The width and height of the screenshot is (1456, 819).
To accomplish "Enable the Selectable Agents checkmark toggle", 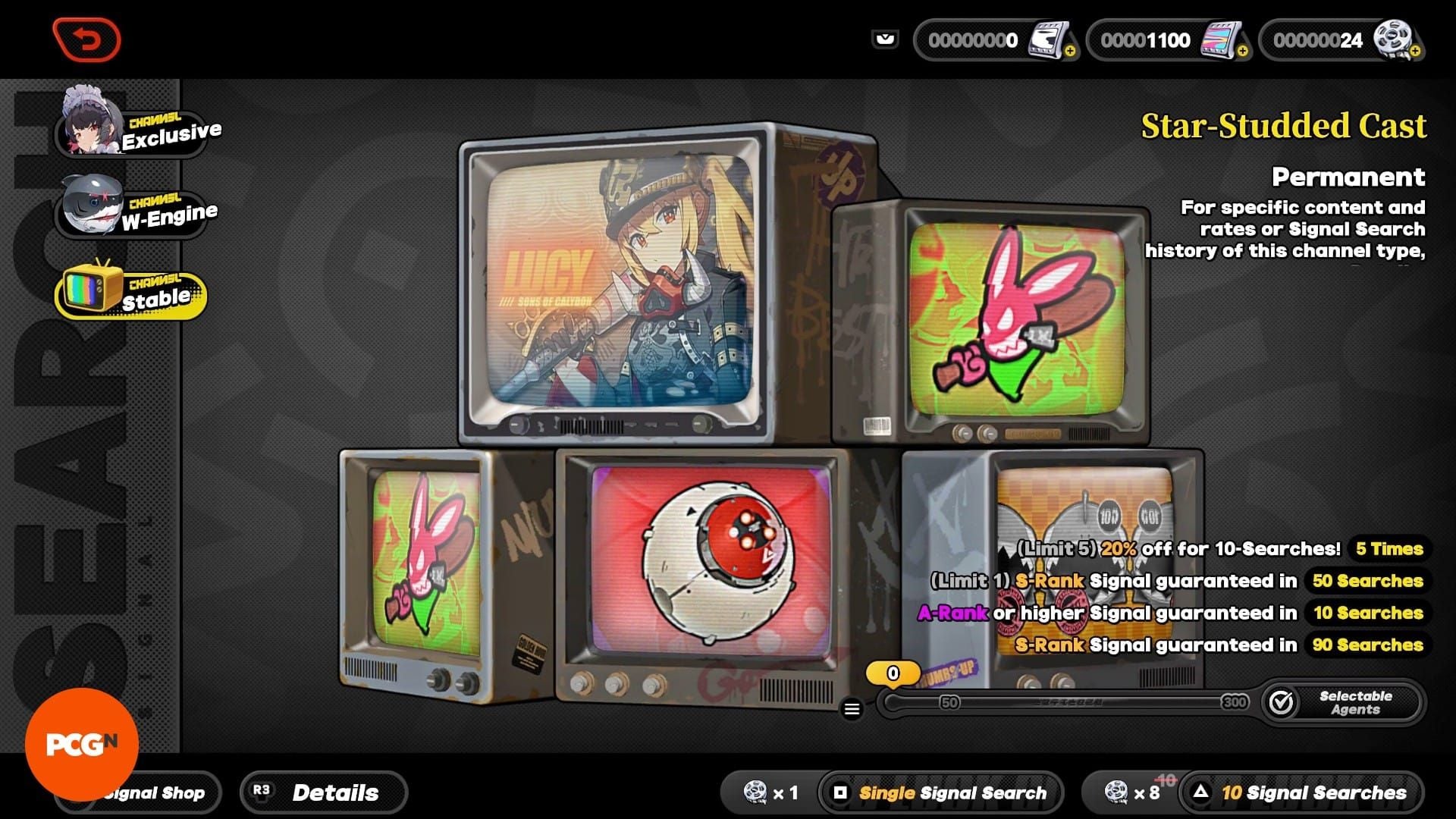I will [x=1283, y=702].
